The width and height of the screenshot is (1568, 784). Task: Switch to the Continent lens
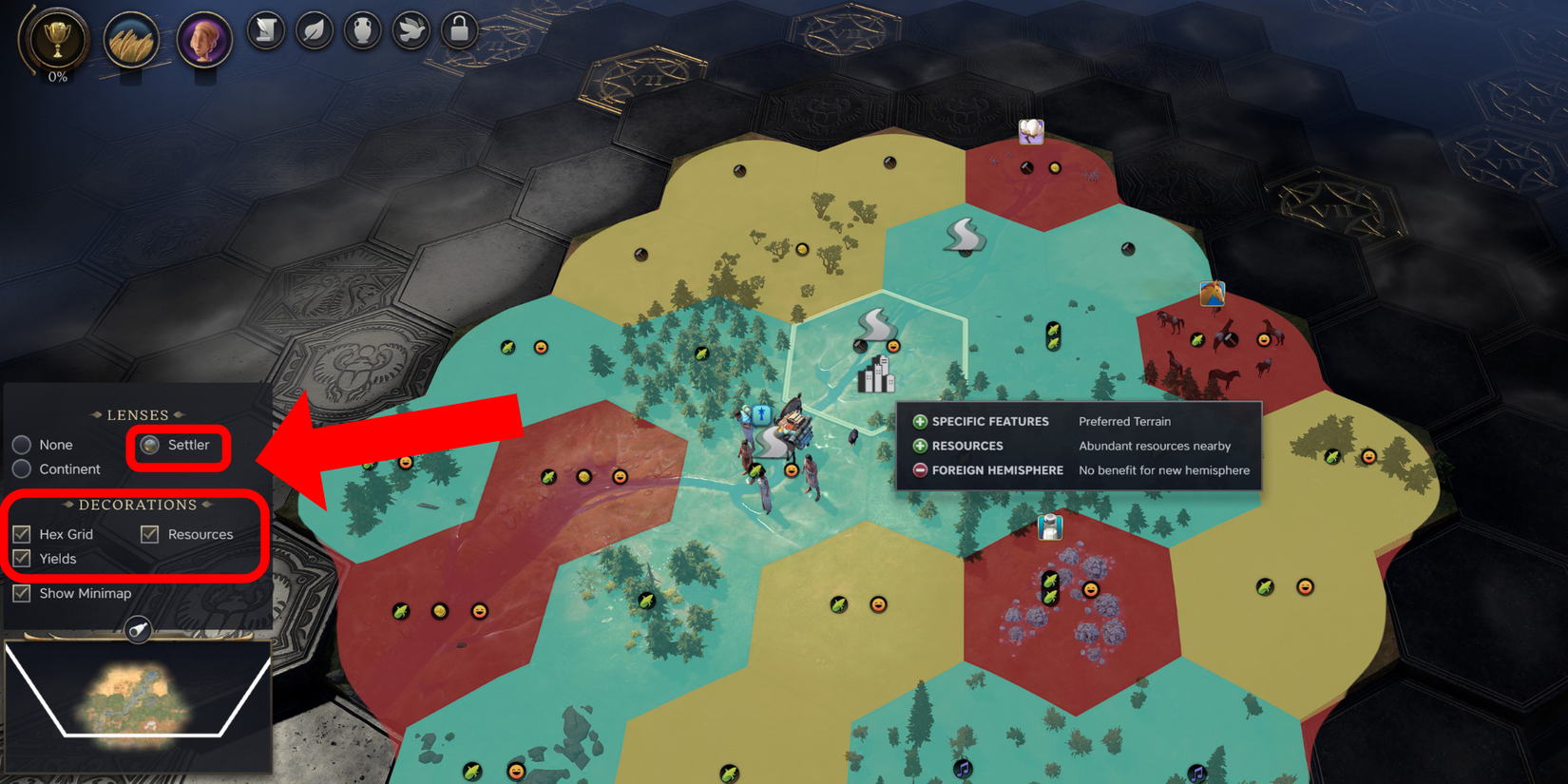(x=22, y=468)
